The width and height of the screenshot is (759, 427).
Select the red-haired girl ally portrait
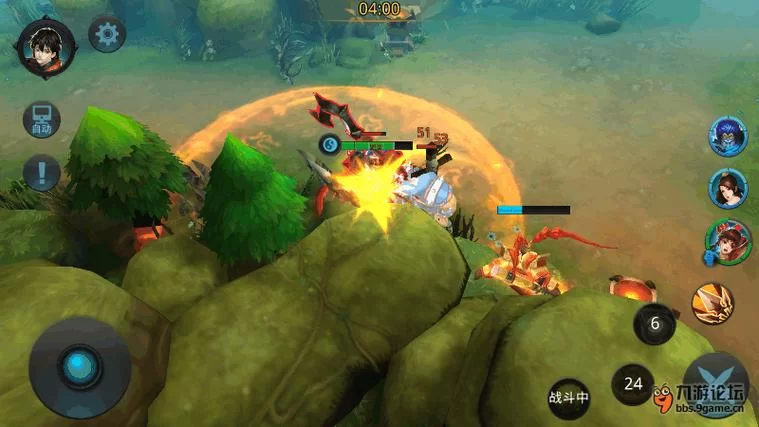tap(727, 241)
